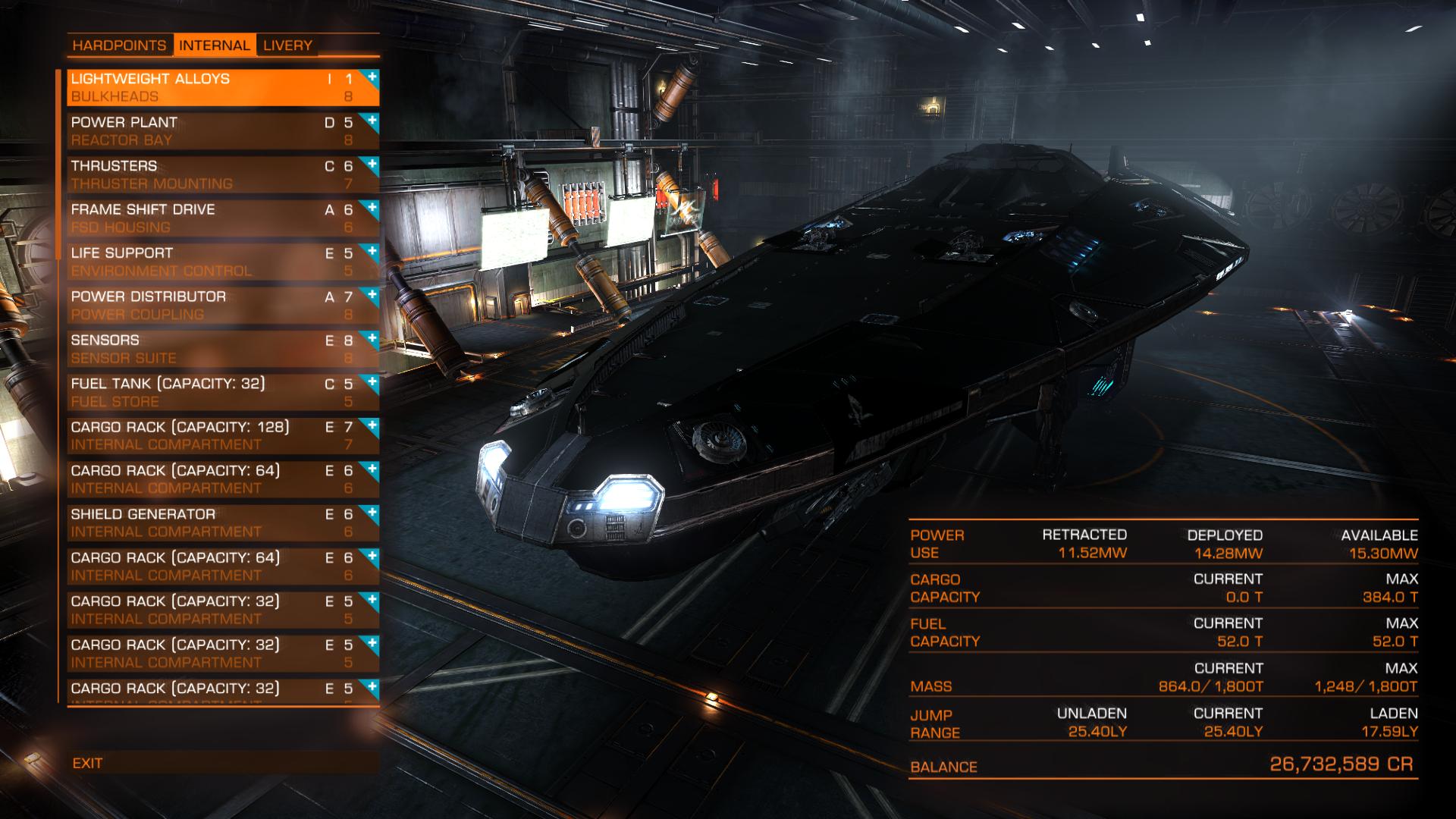Exit the outfitting menu
The width and height of the screenshot is (1456, 819).
pos(88,764)
